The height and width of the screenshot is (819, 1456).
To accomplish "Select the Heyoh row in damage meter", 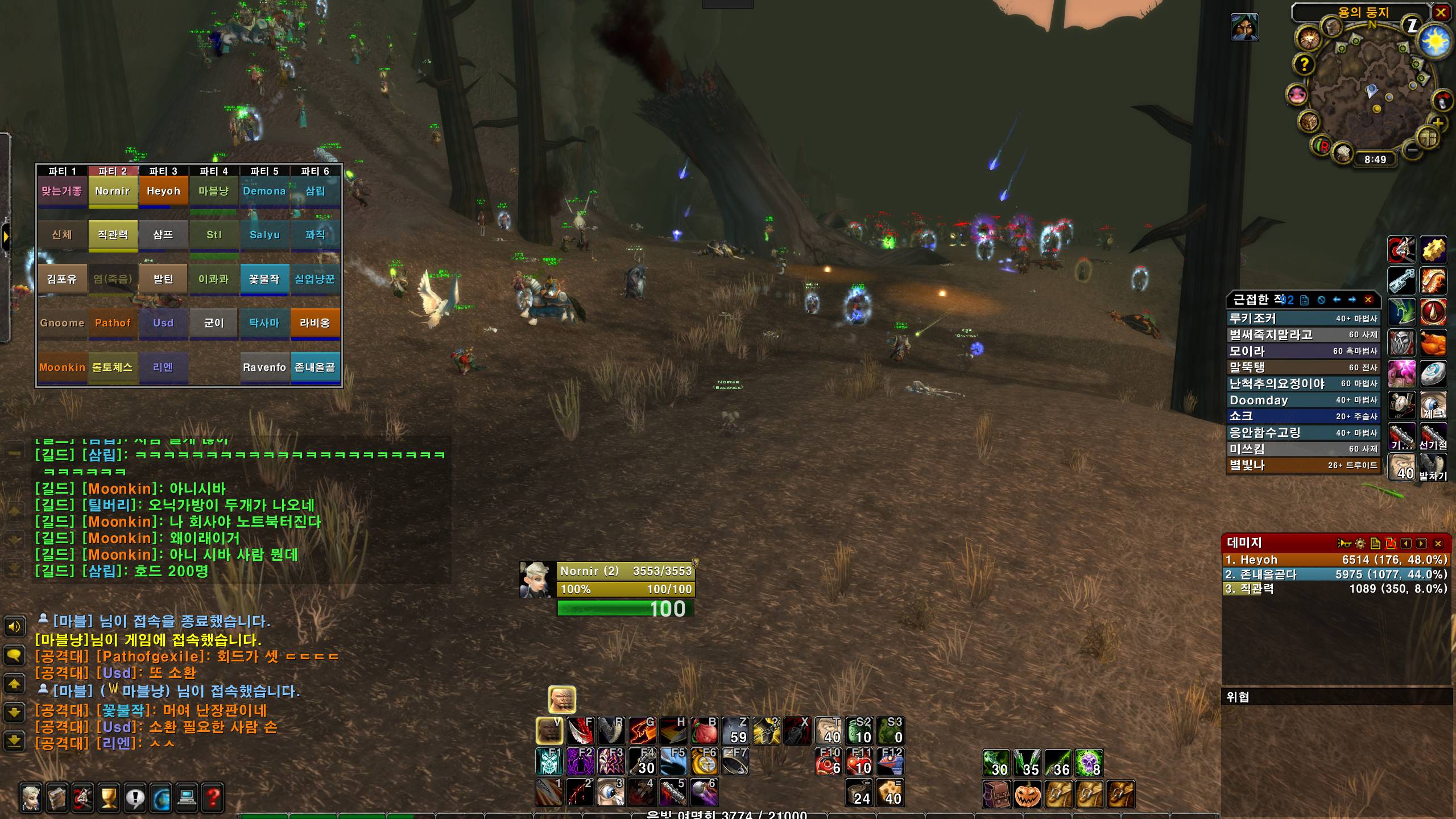I will 1335,560.
